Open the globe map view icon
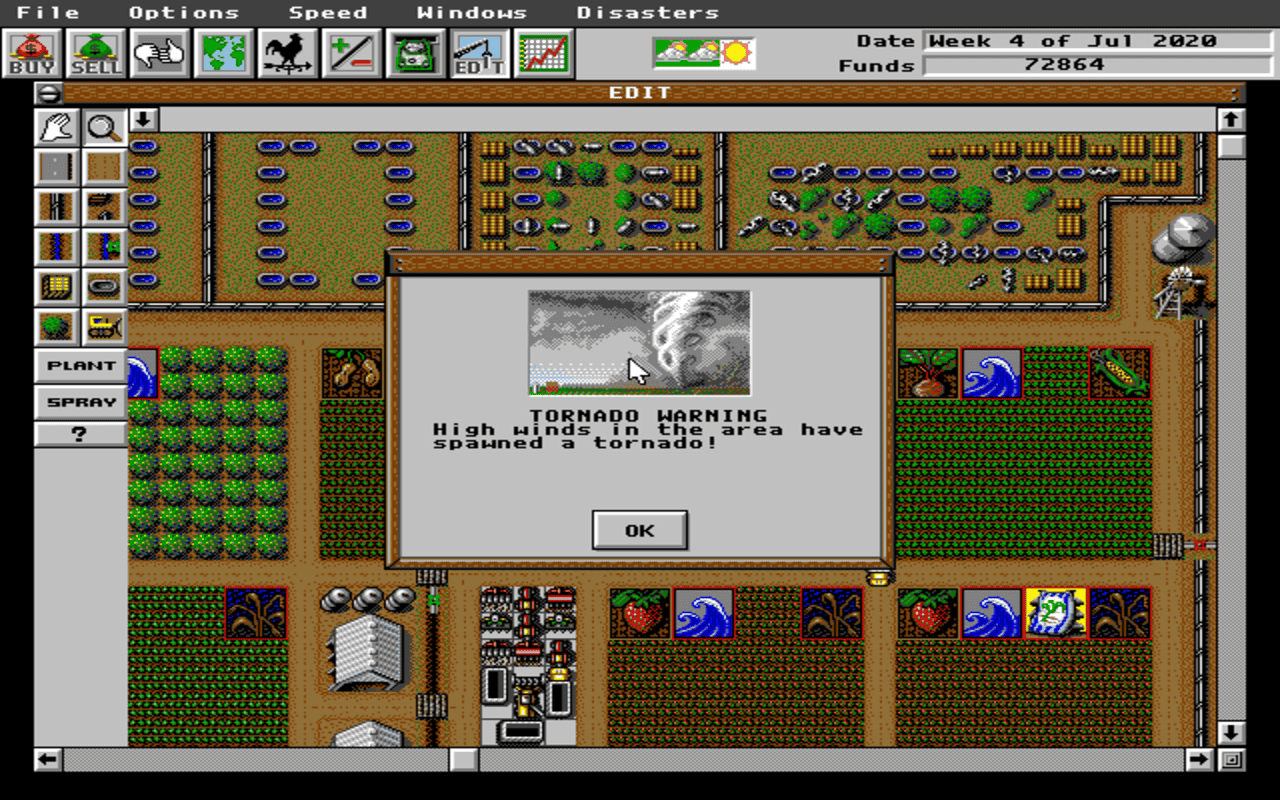This screenshot has height=800, width=1280. (222, 52)
